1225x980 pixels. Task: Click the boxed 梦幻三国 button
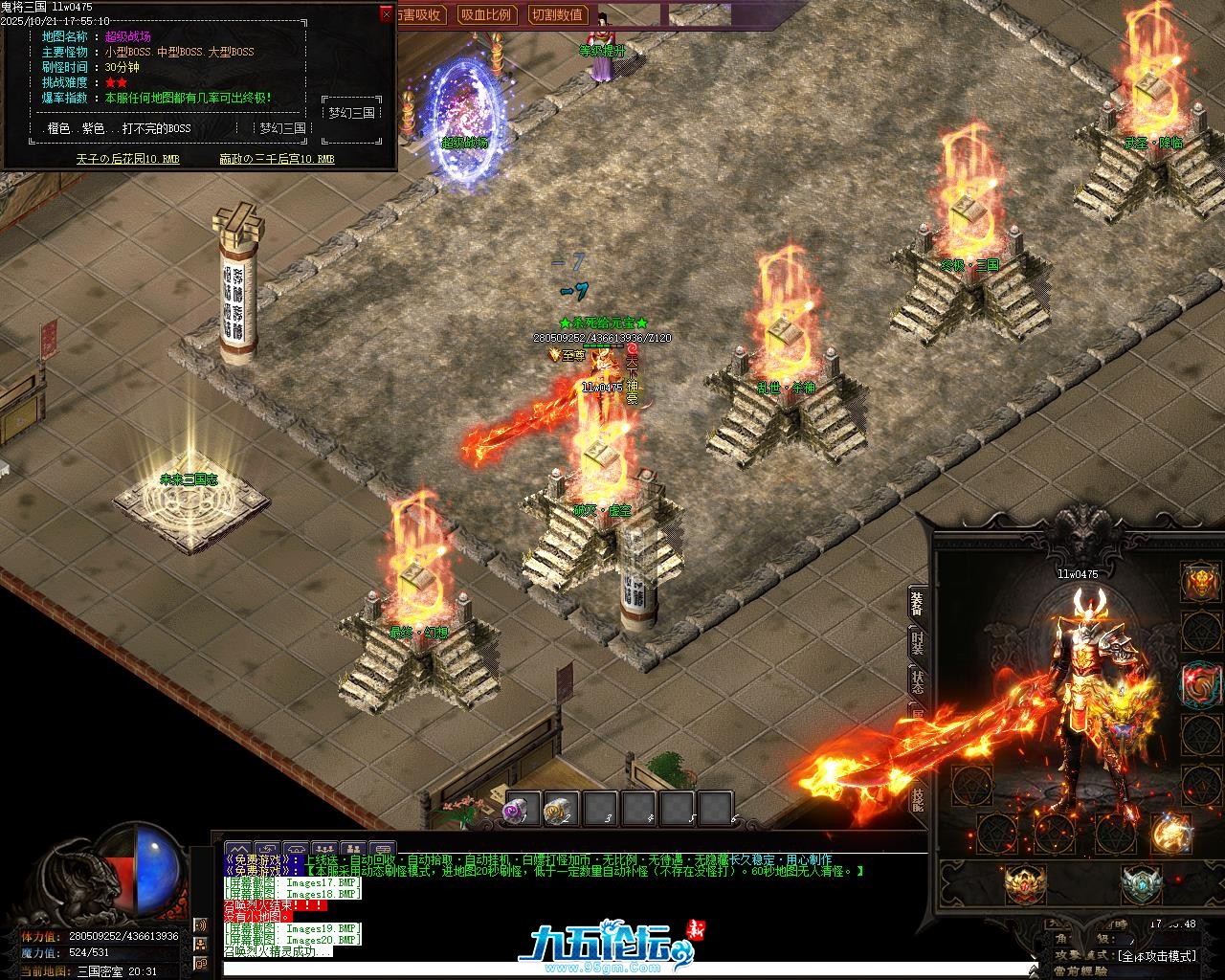coord(351,113)
